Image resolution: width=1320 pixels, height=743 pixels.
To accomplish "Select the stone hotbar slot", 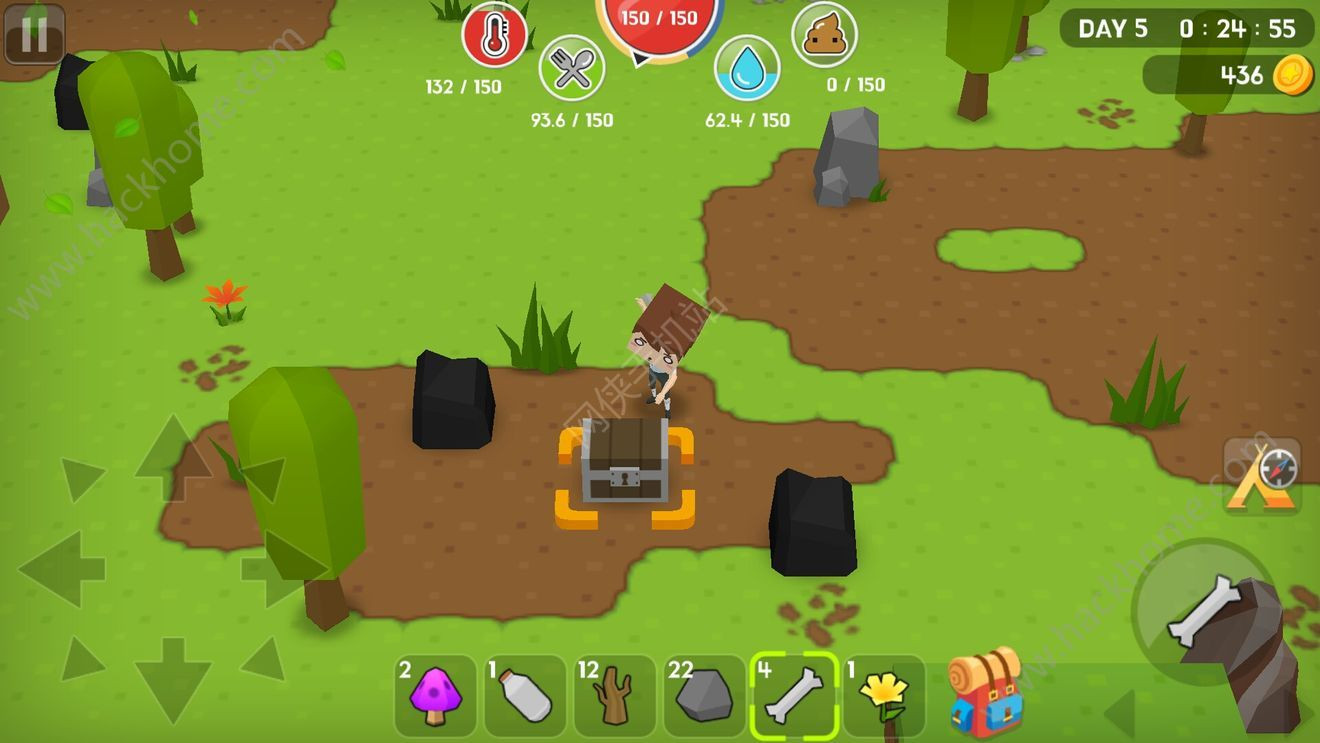I will [x=704, y=695].
